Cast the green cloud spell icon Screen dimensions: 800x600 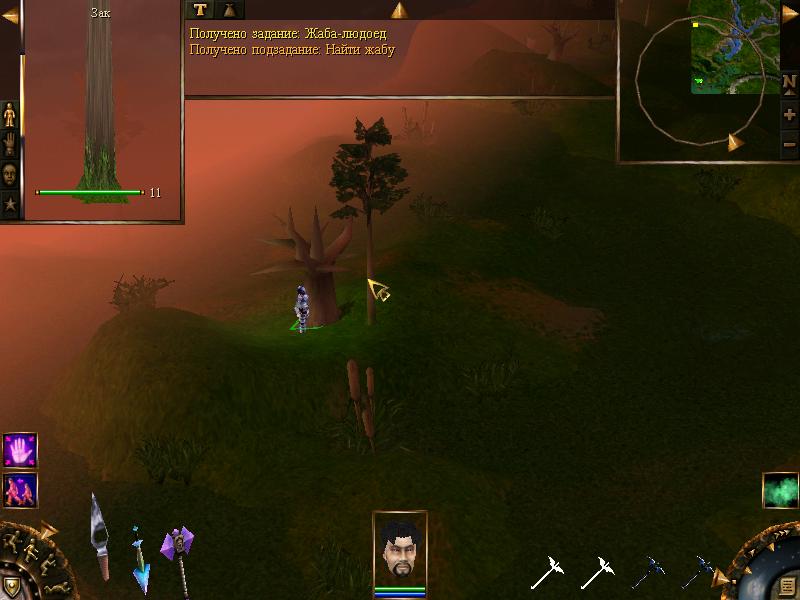780,491
